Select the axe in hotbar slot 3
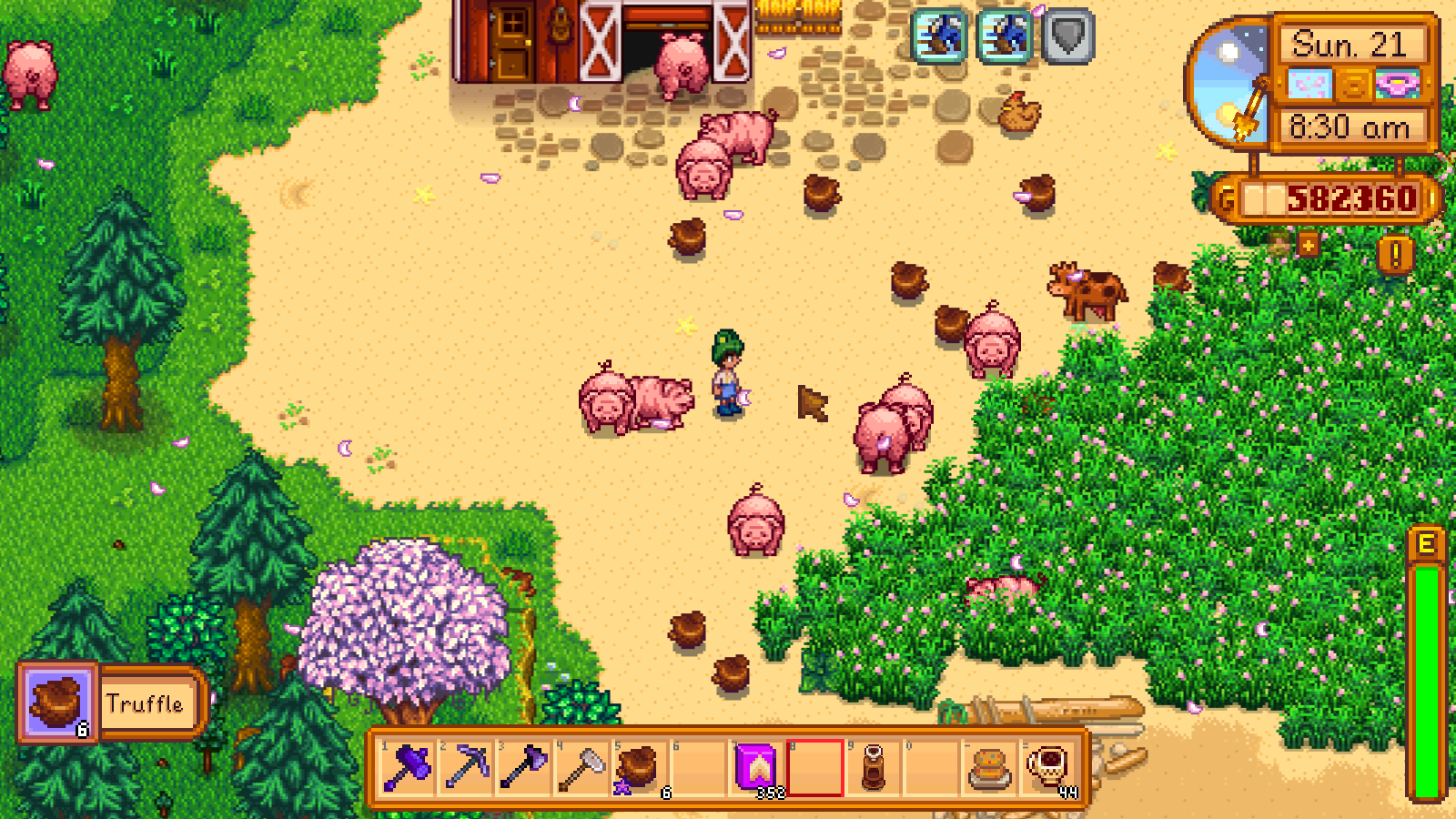Viewport: 1456px width, 819px height. pos(524,772)
